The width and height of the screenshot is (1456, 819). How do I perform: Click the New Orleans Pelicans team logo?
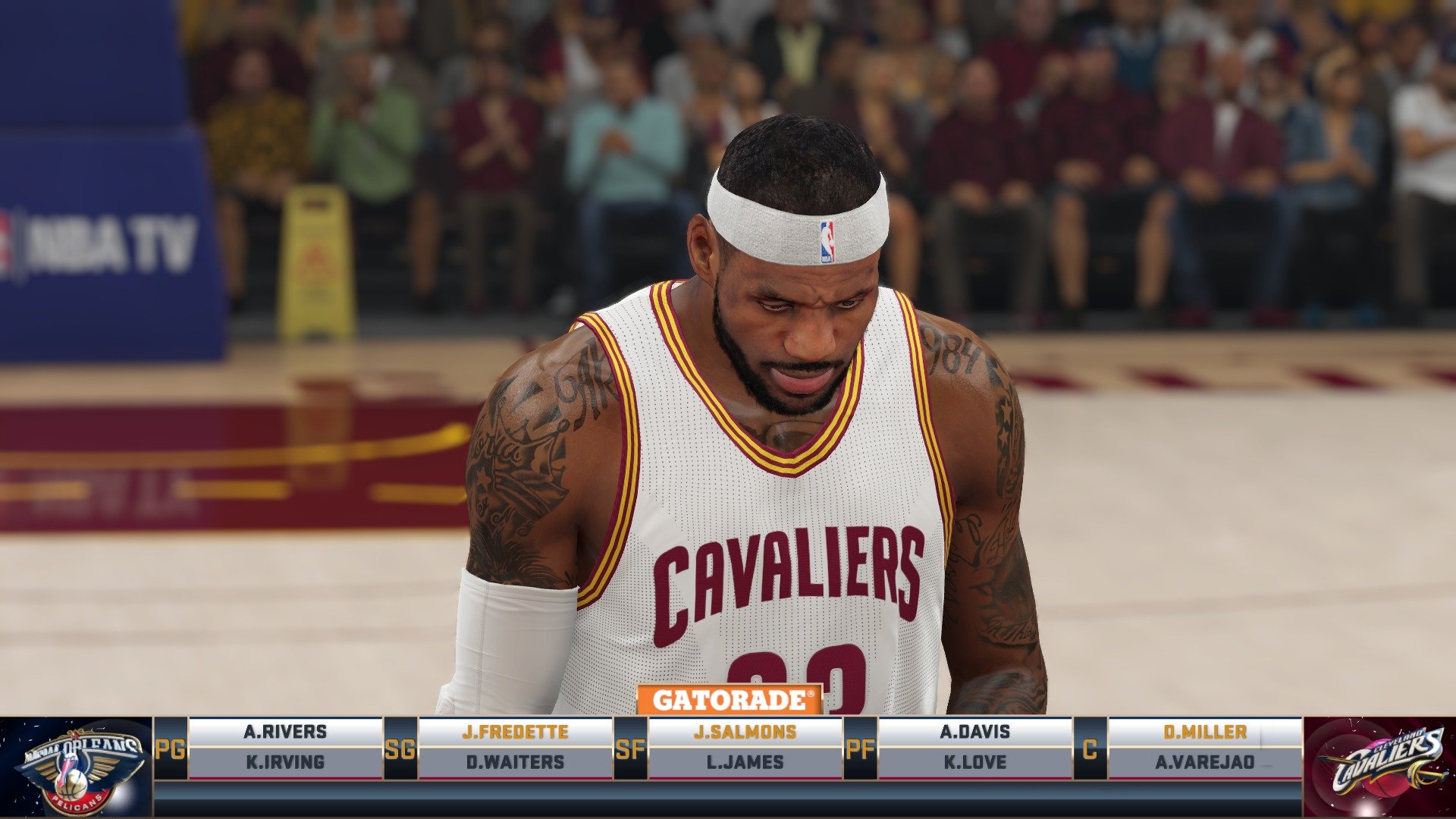(x=72, y=762)
